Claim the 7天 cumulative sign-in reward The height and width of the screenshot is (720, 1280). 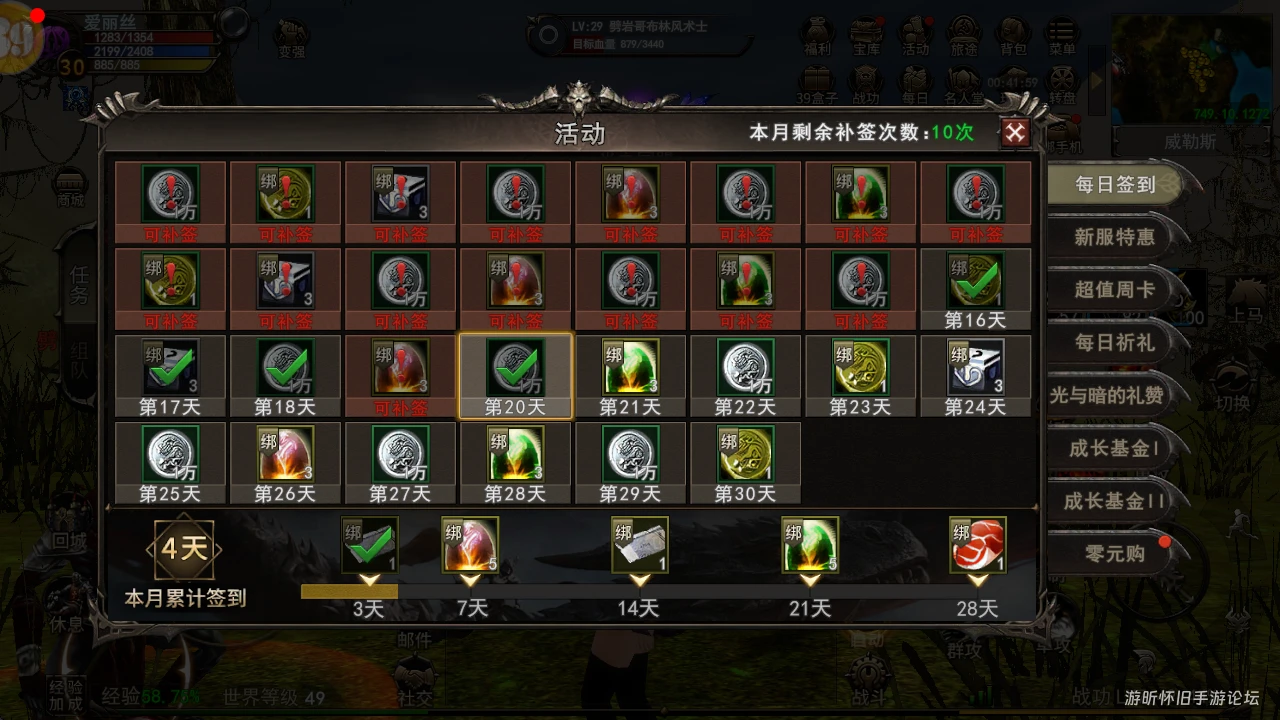pos(470,547)
